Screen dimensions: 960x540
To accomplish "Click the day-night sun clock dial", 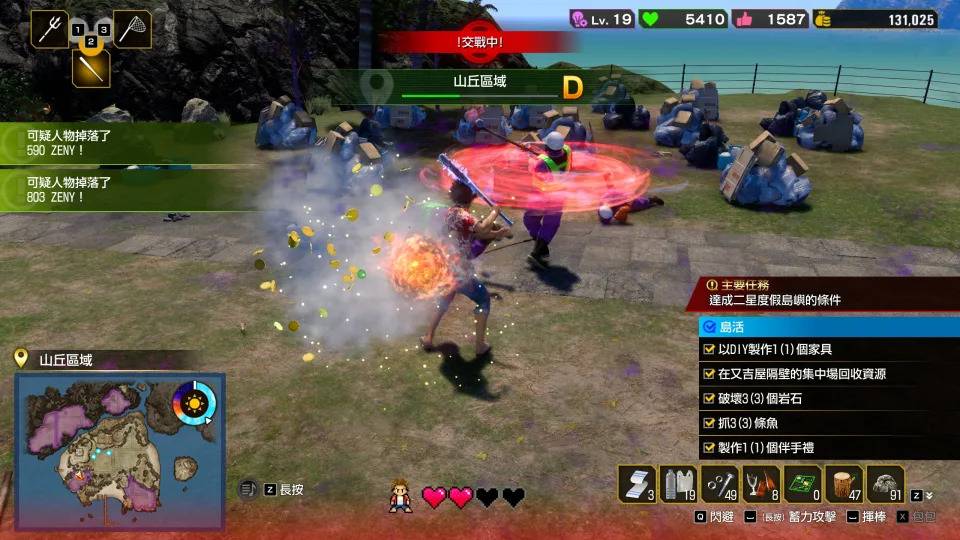I will (191, 405).
